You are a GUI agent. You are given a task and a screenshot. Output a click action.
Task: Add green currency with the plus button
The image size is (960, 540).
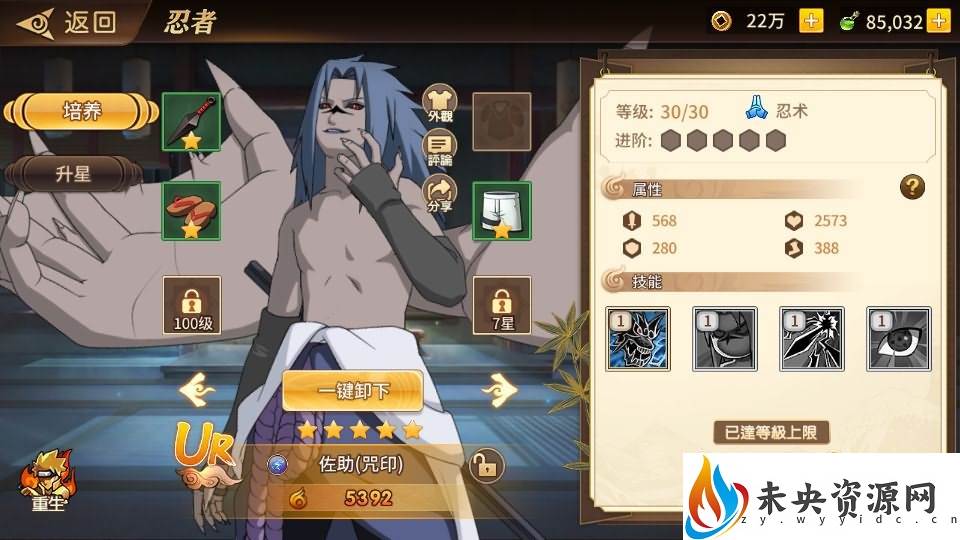click(938, 21)
